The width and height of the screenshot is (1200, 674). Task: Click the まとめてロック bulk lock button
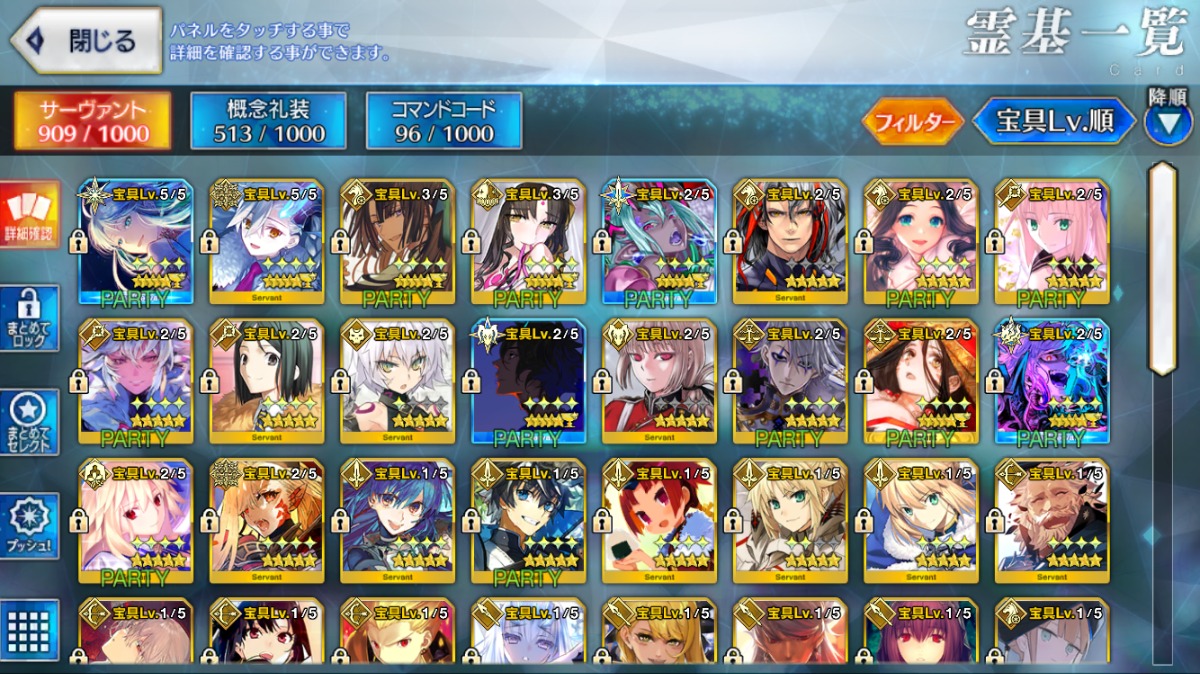(x=30, y=319)
